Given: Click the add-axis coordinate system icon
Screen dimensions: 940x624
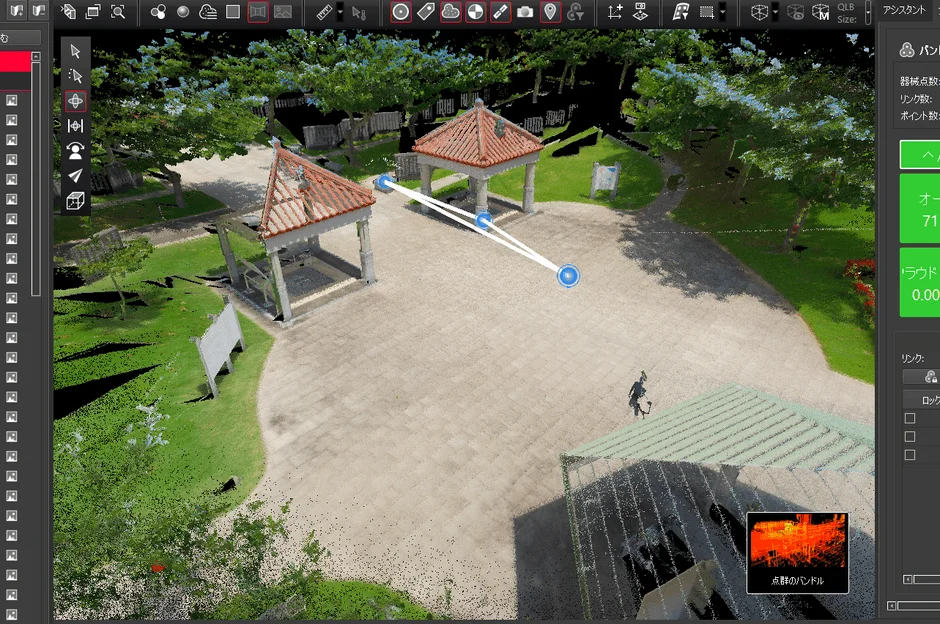Looking at the screenshot, I should [x=614, y=12].
